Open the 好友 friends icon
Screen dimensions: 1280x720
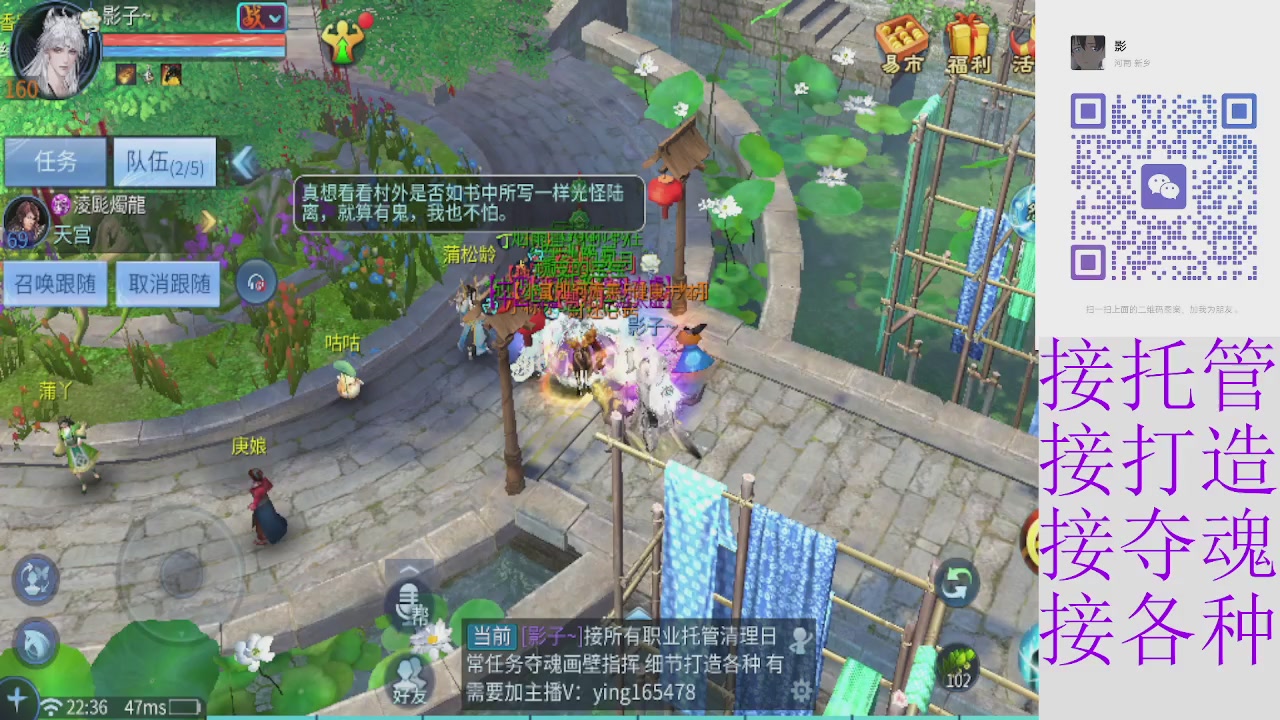pos(411,671)
